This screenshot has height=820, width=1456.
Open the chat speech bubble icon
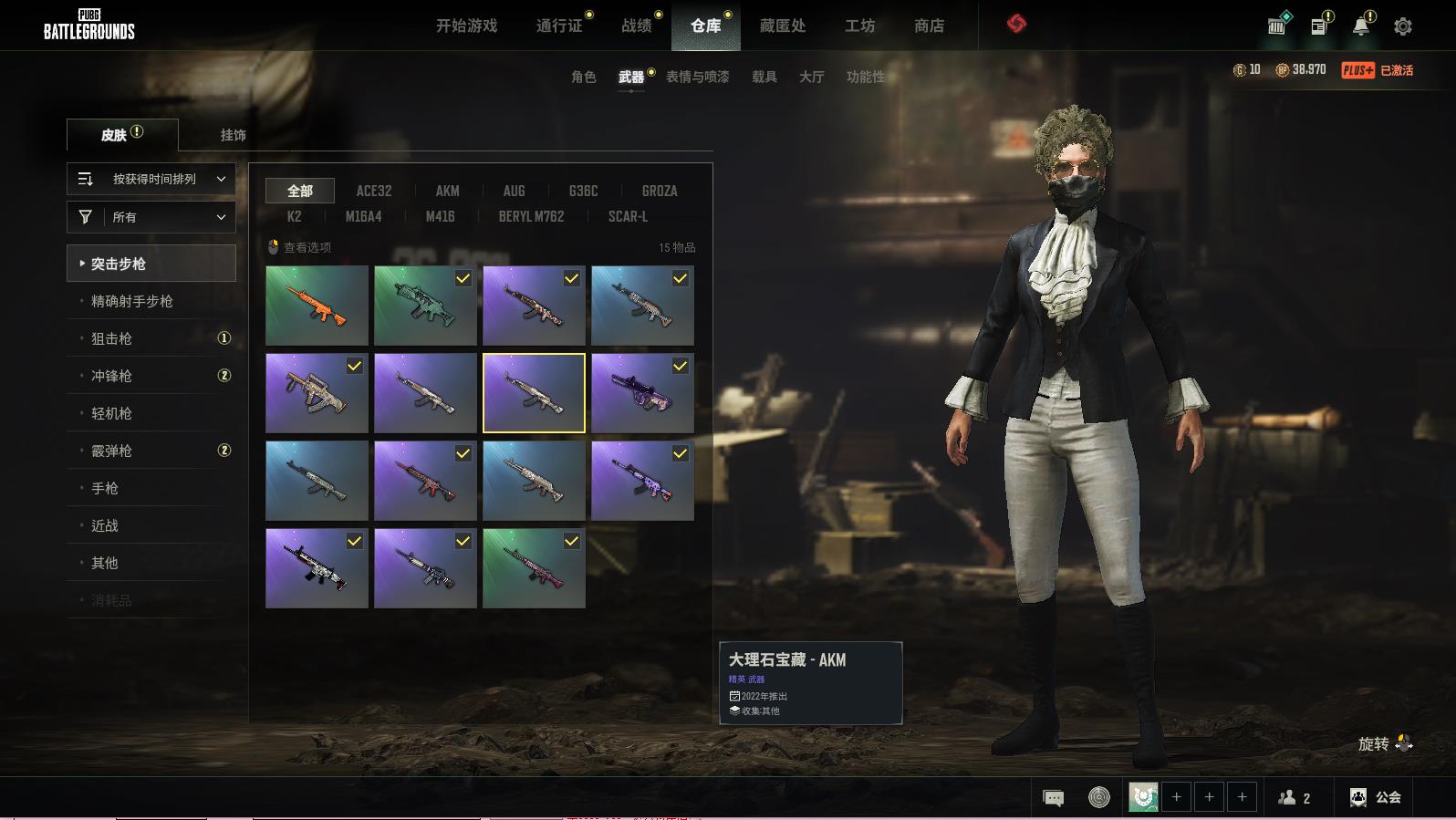1053,798
